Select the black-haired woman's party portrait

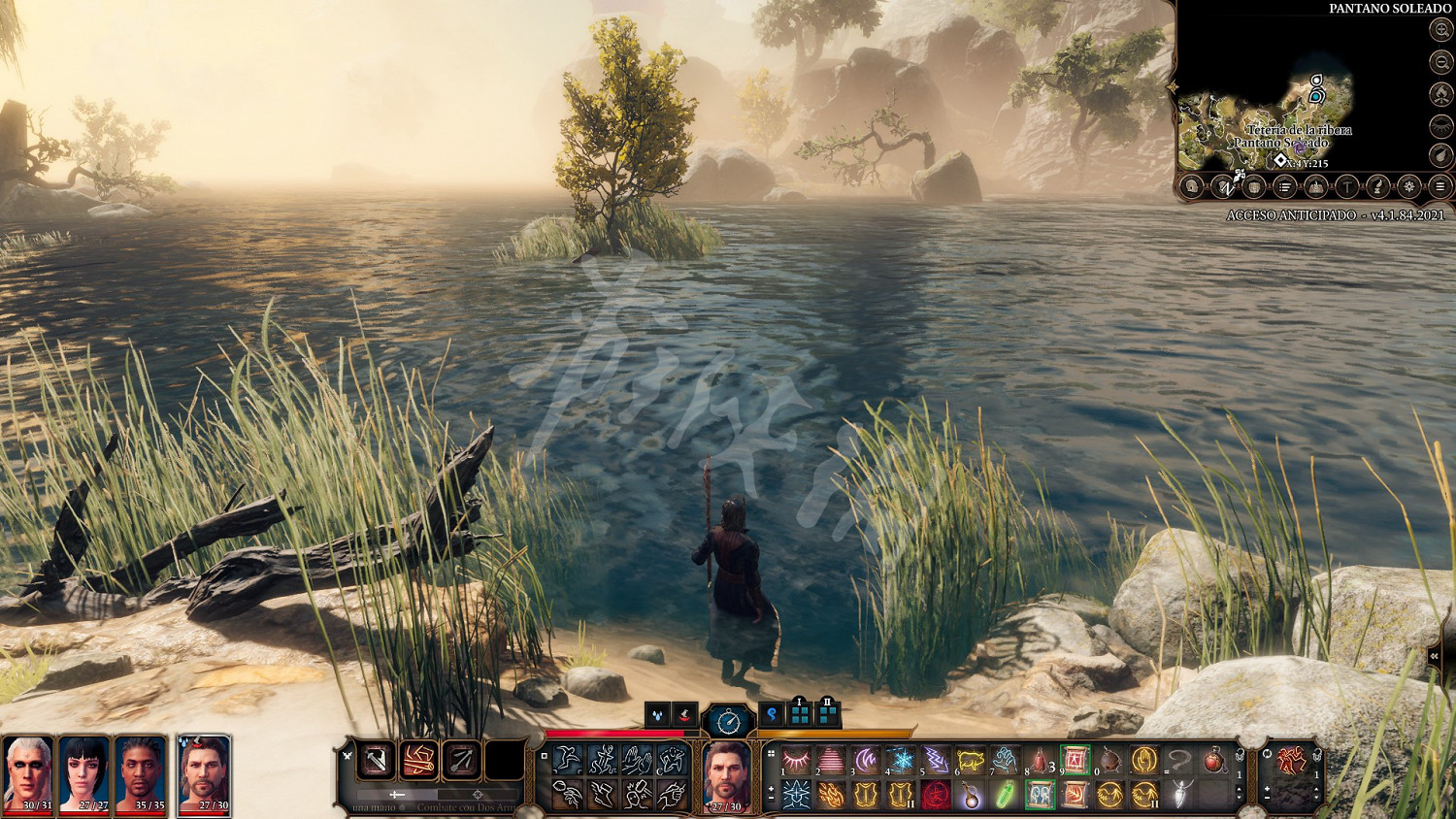tap(85, 771)
